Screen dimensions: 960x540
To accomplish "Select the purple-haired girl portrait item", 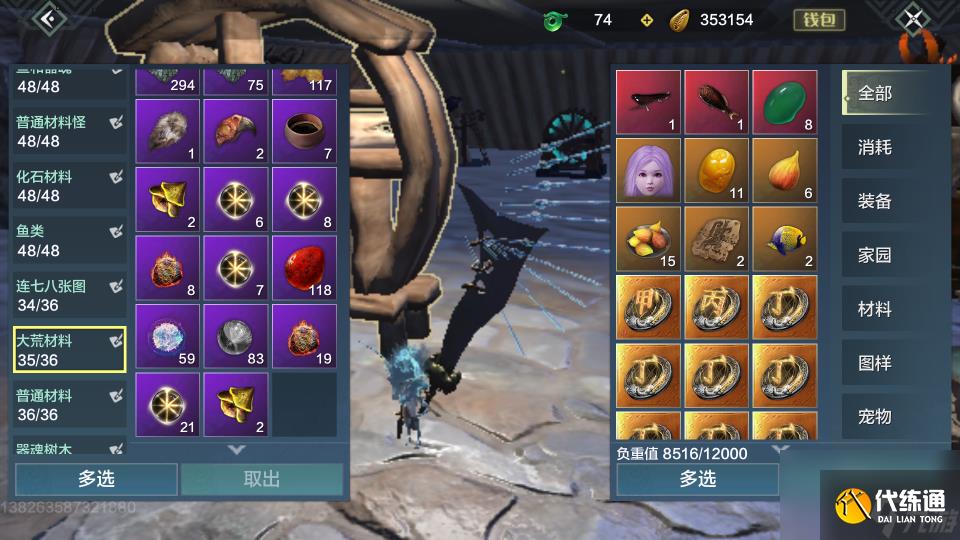I will 647,170.
